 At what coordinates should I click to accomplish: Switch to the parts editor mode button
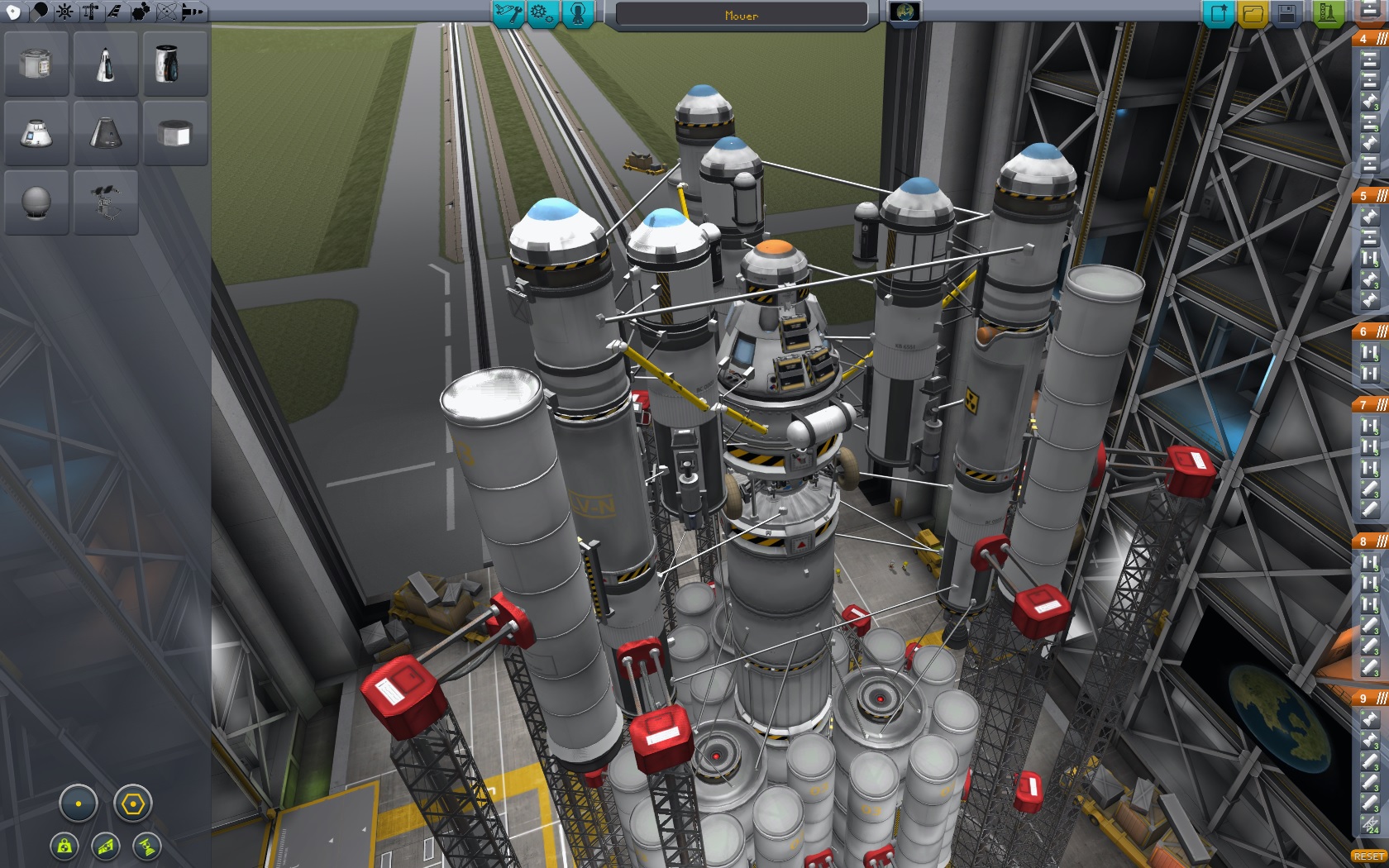[508, 13]
